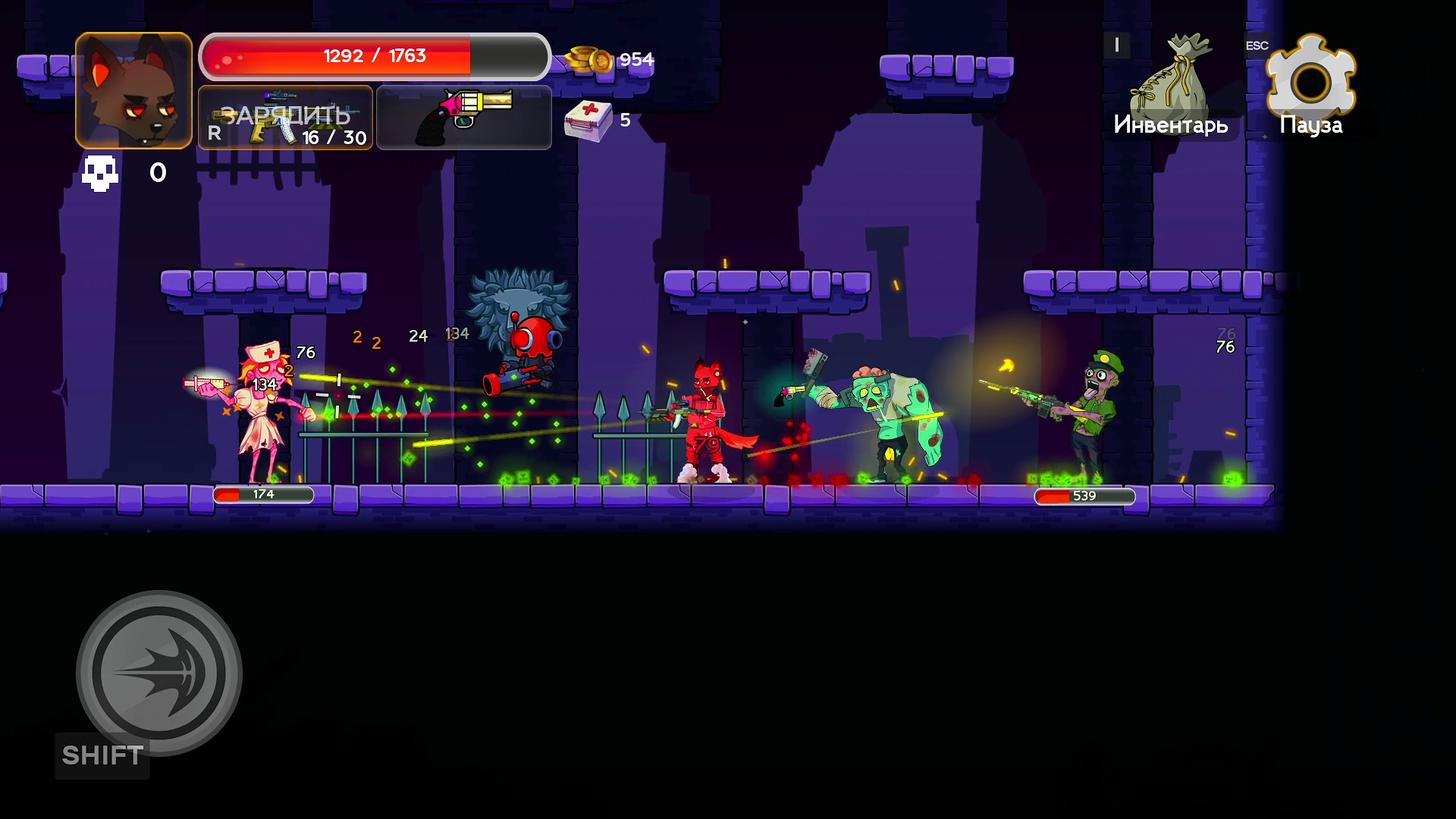Click the player health bar 1292/1763
Screen dimensions: 1456x819
click(375, 55)
